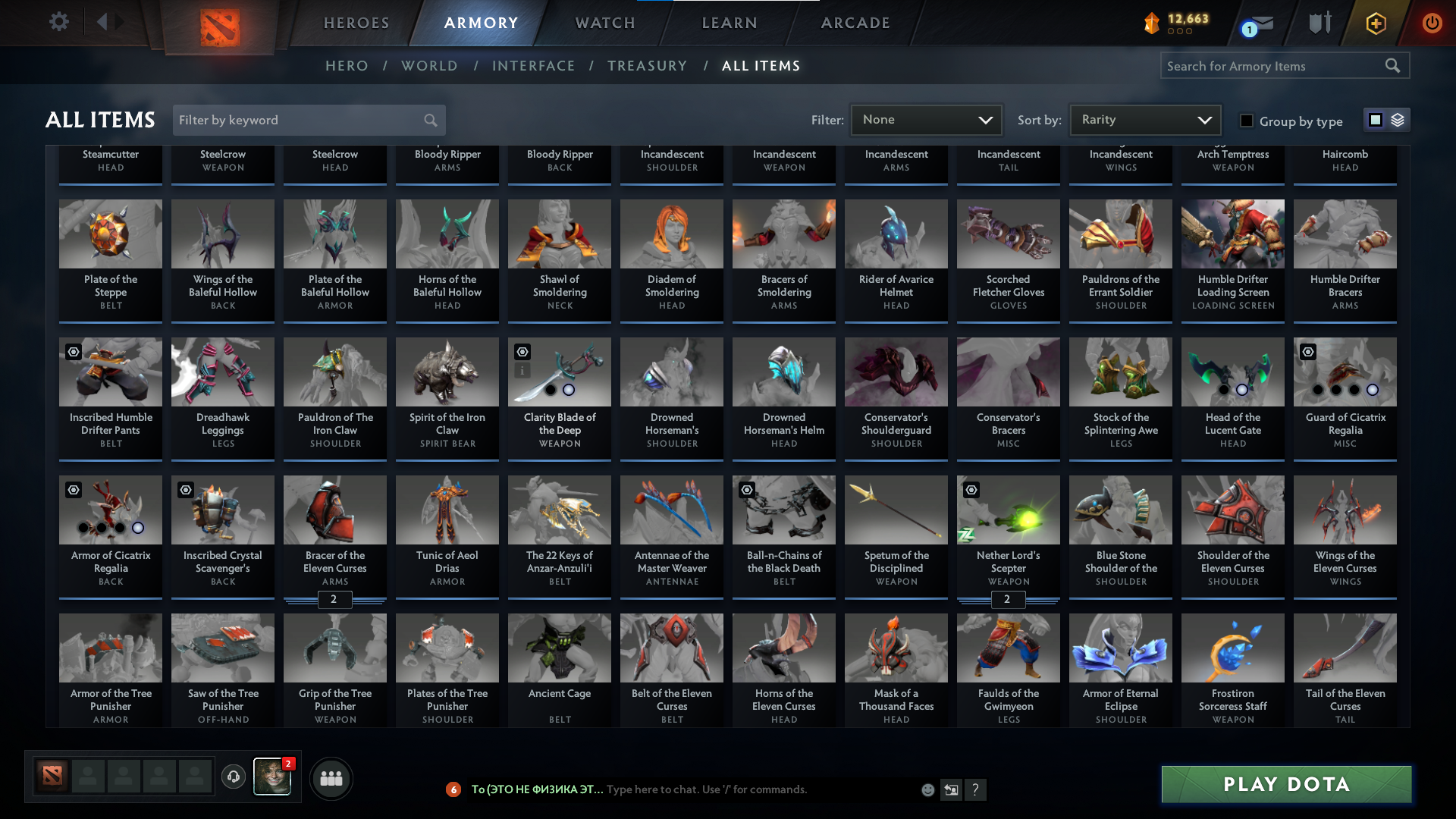Open the Sort by Rarity dropdown
The height and width of the screenshot is (819, 1456).
pyautogui.click(x=1144, y=119)
